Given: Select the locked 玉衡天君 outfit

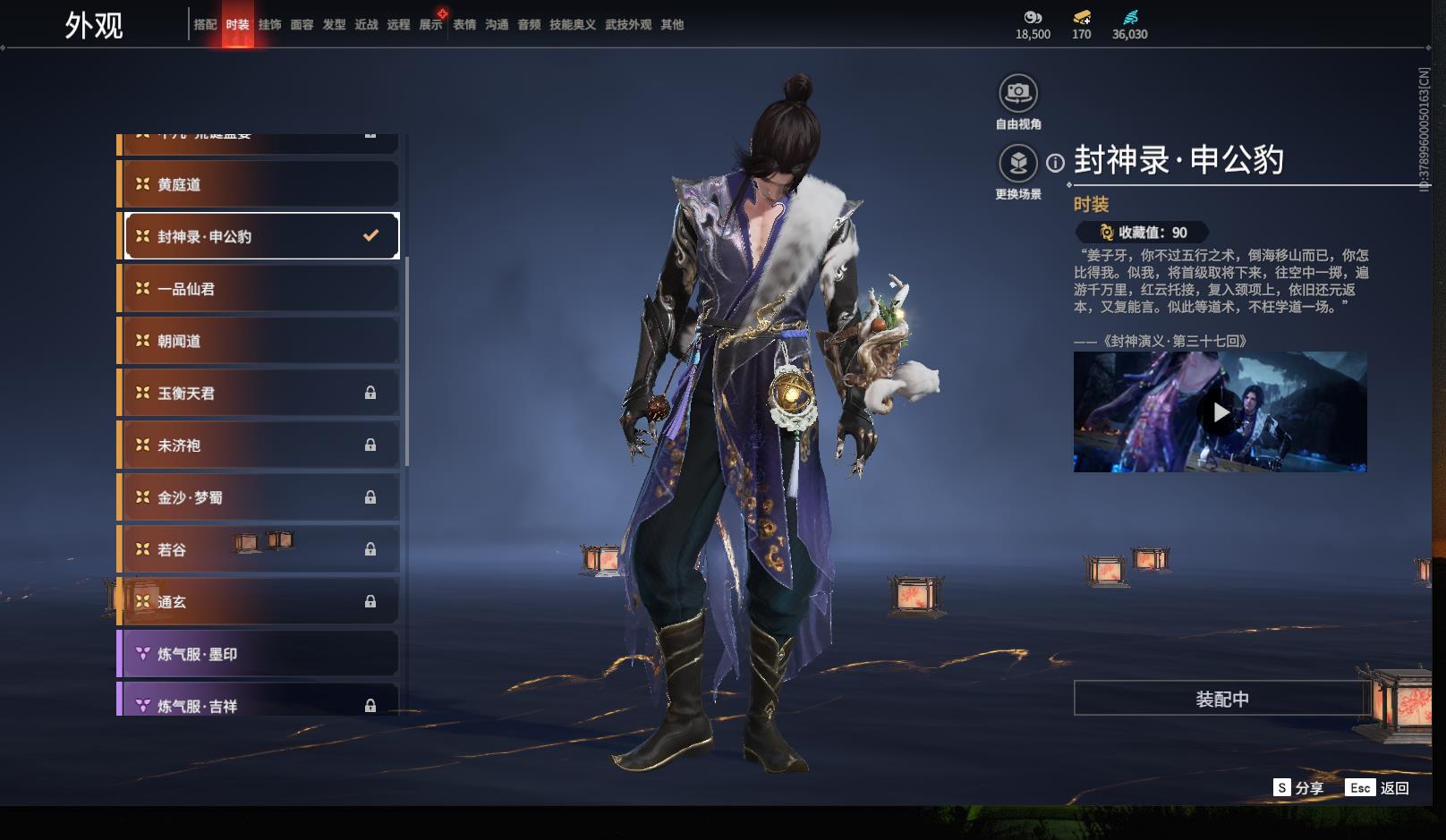Looking at the screenshot, I should [x=259, y=393].
